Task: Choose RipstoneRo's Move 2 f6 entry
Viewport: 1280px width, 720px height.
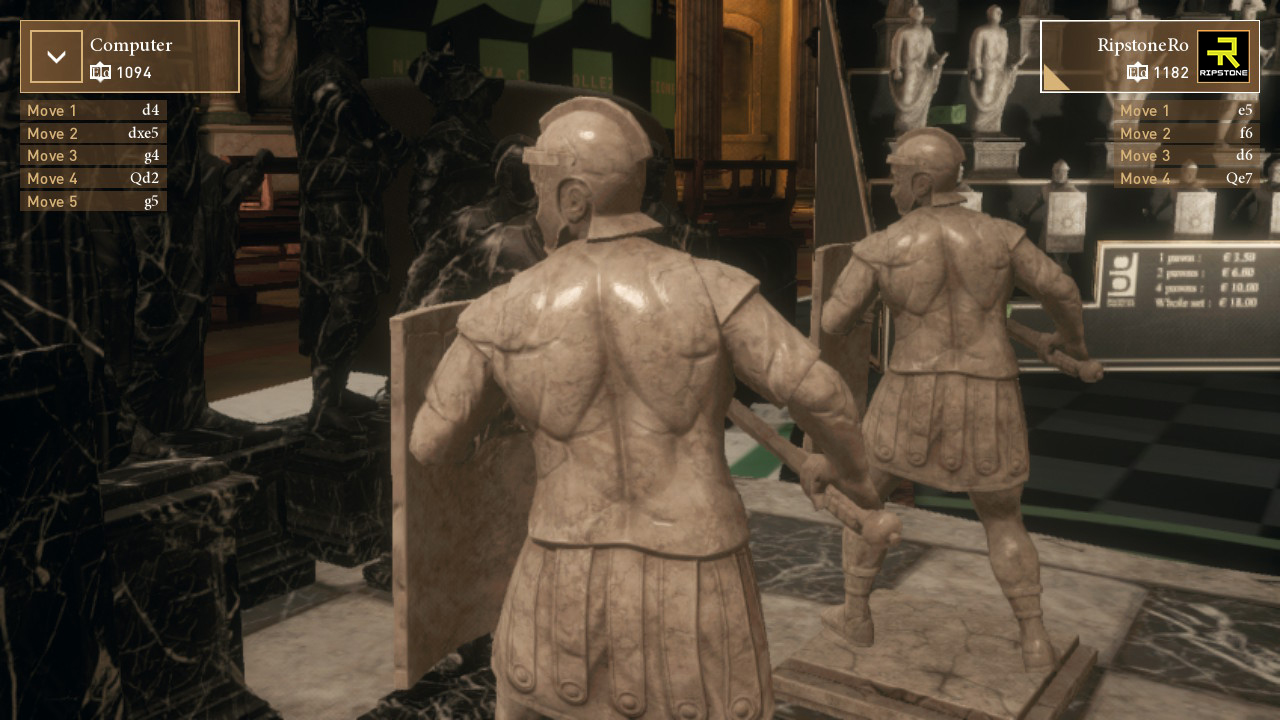Action: click(x=1186, y=133)
